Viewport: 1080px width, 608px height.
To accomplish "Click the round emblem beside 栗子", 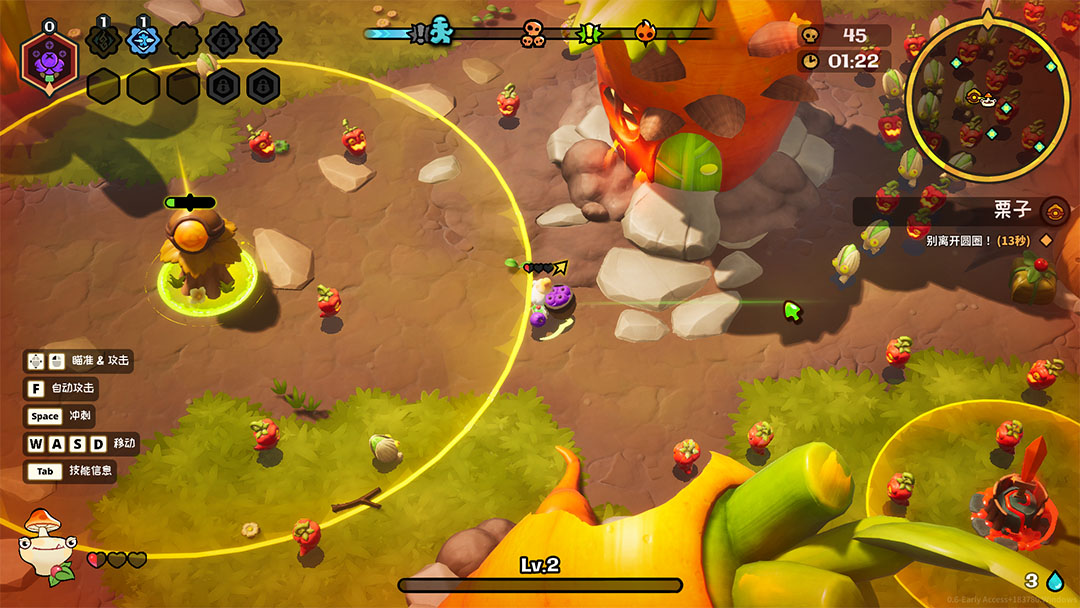I will (x=1053, y=211).
